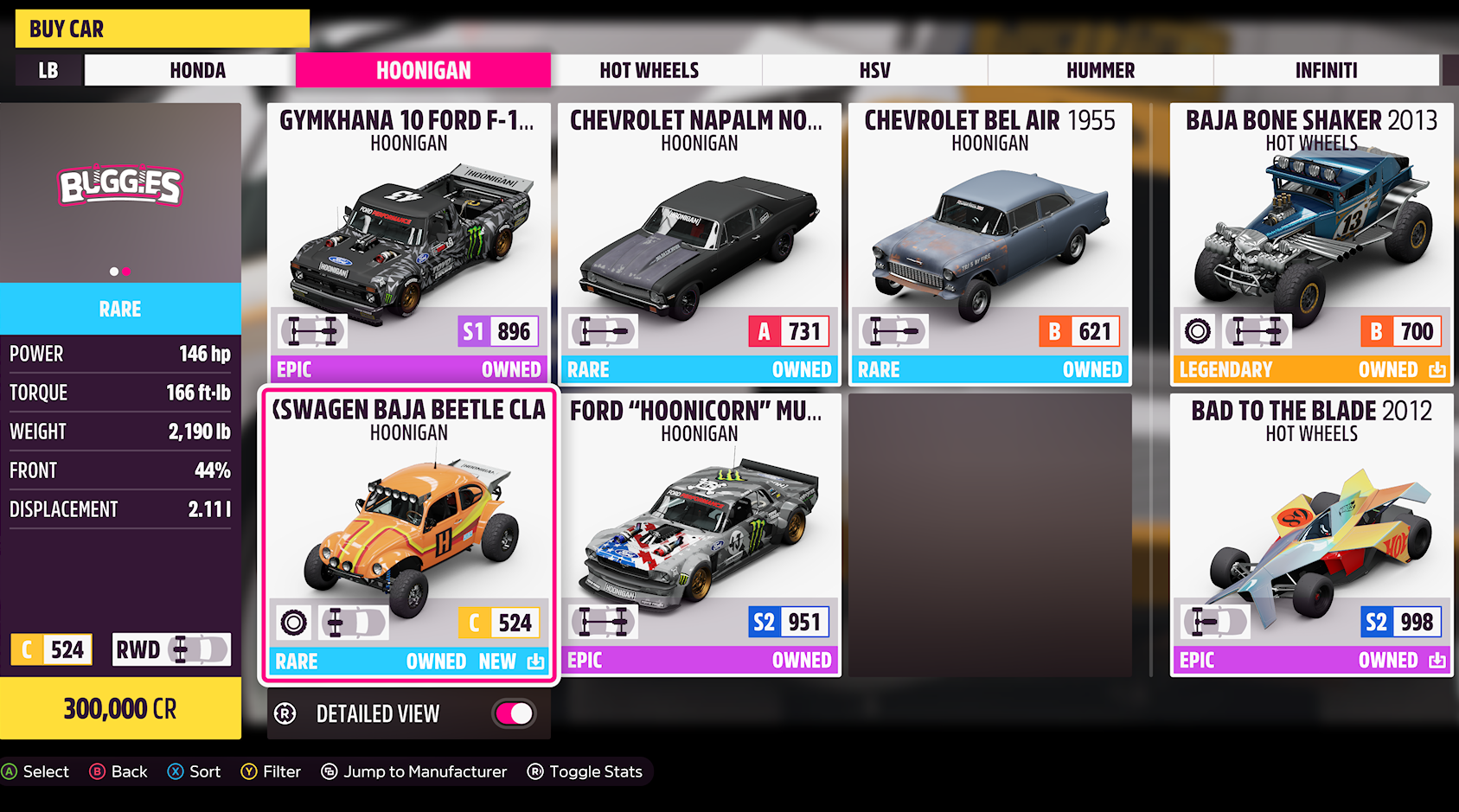Screen dimensions: 1459x812
Task: Click the off-road tire icon on Baja Bone Shaker card
Action: point(1198,330)
